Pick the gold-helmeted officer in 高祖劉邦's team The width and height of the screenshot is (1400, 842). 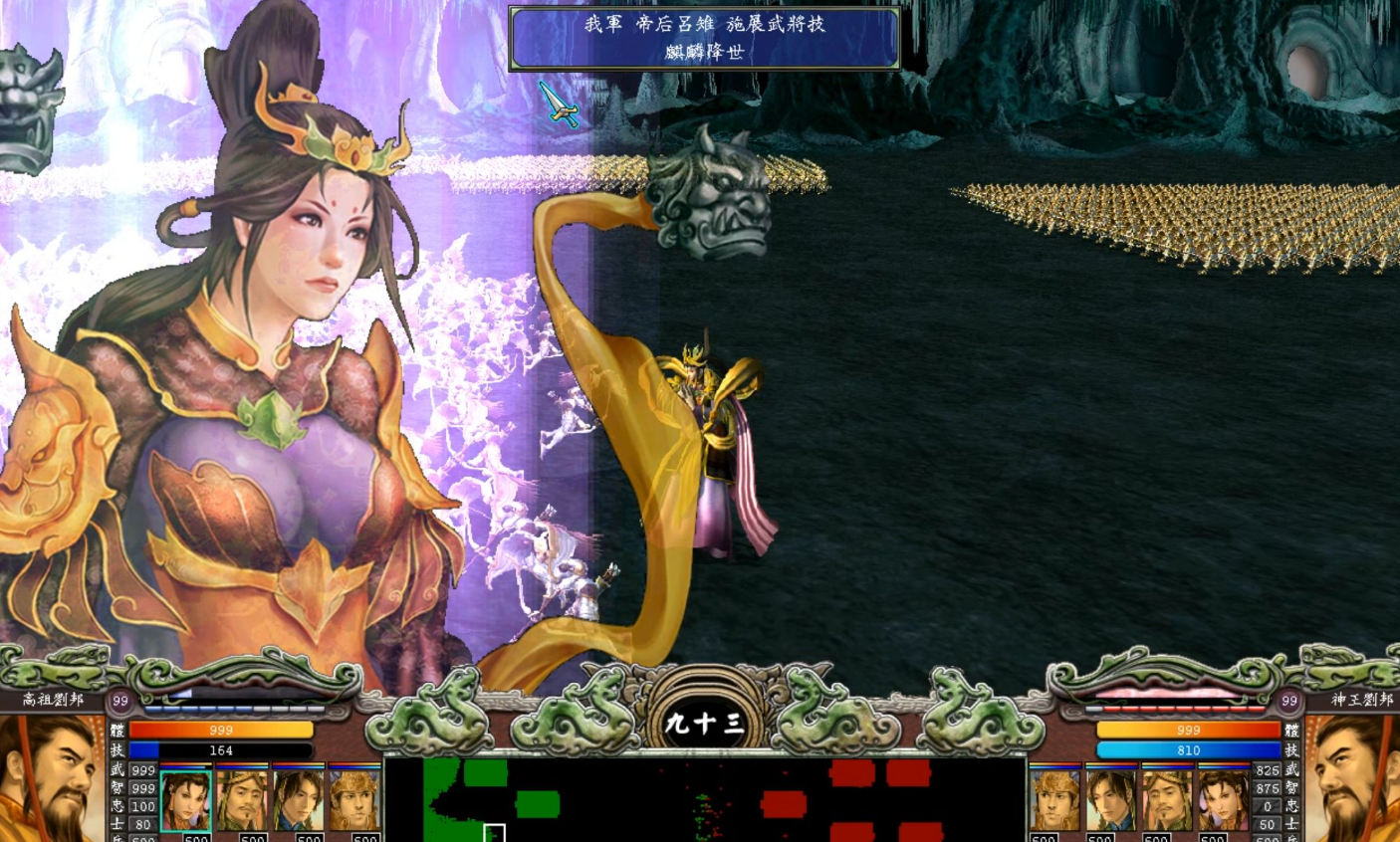click(x=354, y=800)
